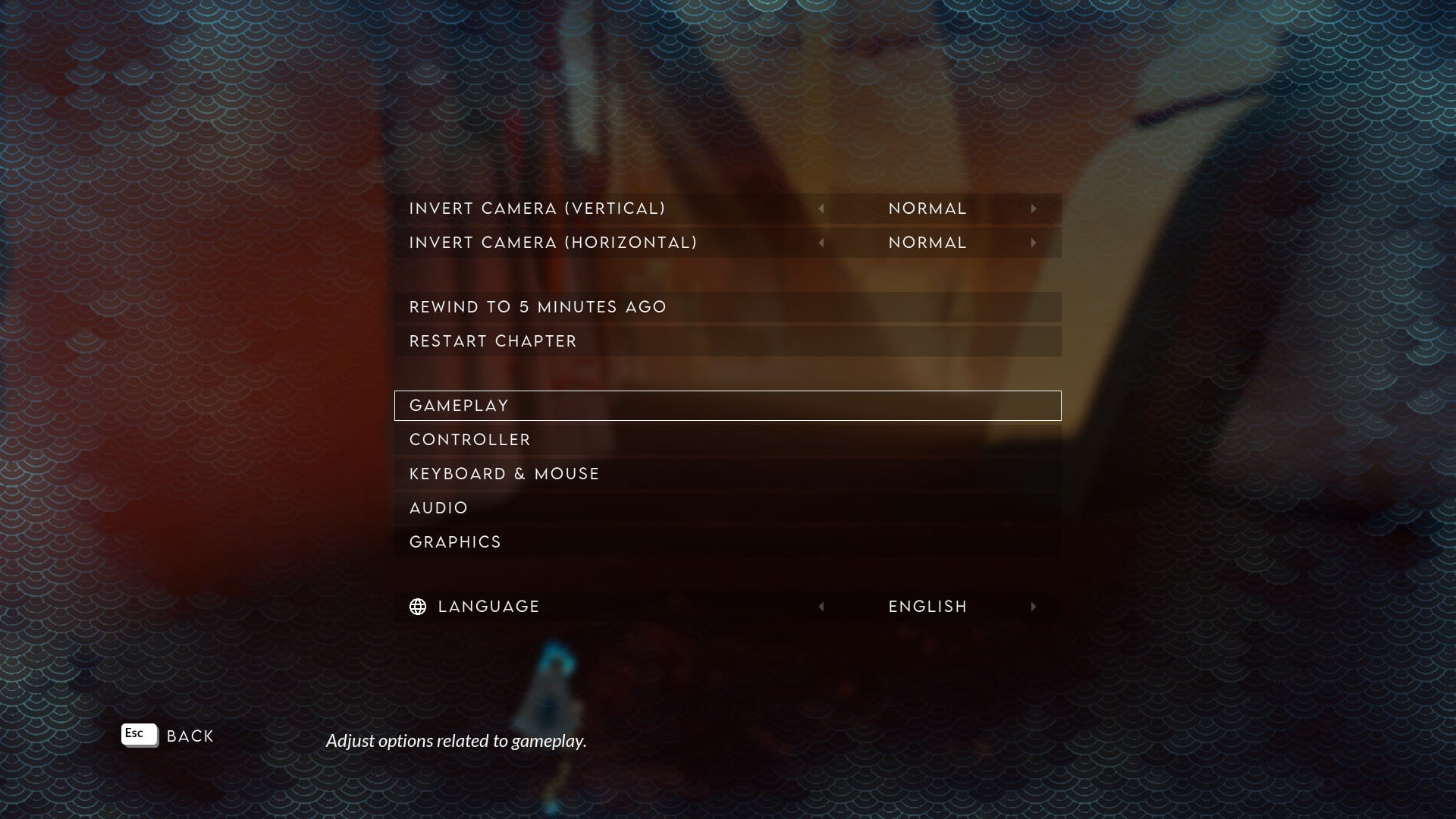The width and height of the screenshot is (1456, 819).
Task: Click right arrow on Invert Camera (Horizontal)
Action: click(1034, 243)
